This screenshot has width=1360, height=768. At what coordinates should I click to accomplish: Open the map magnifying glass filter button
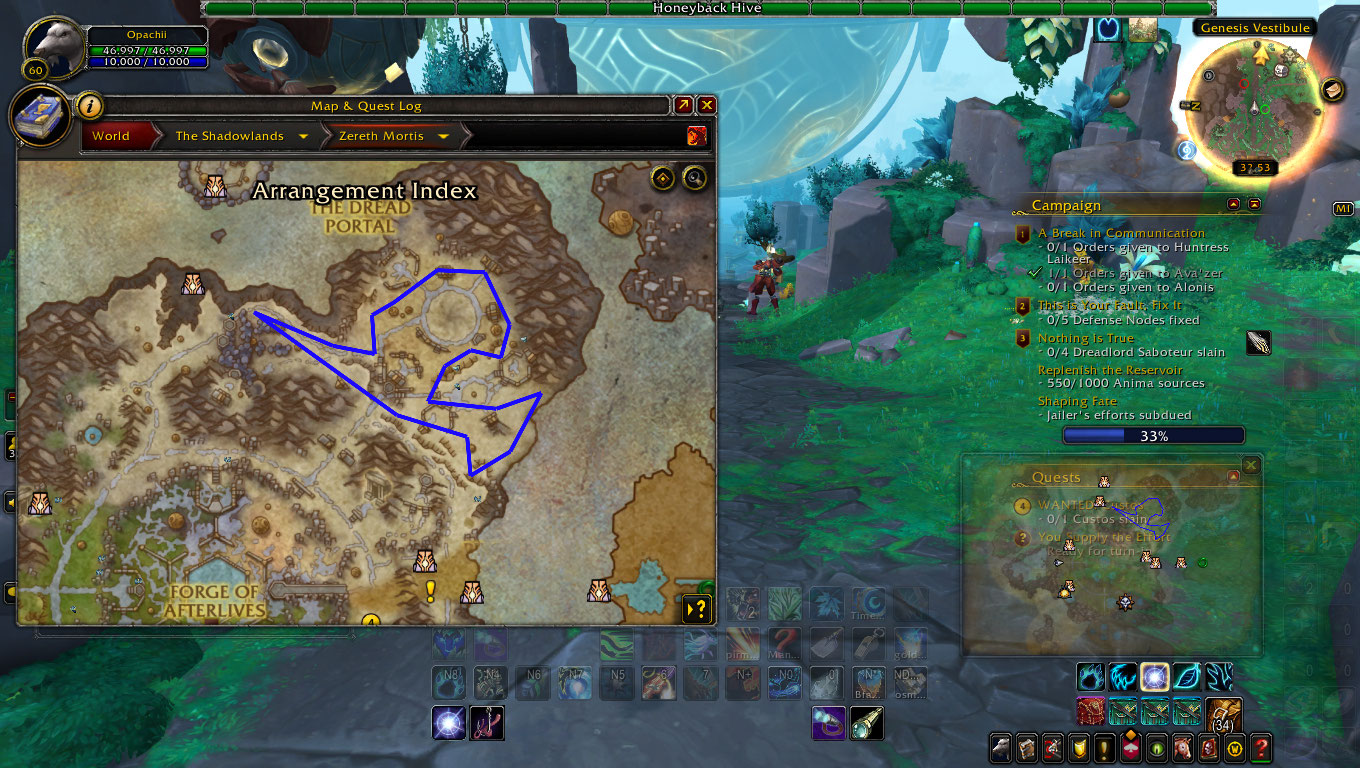694,179
